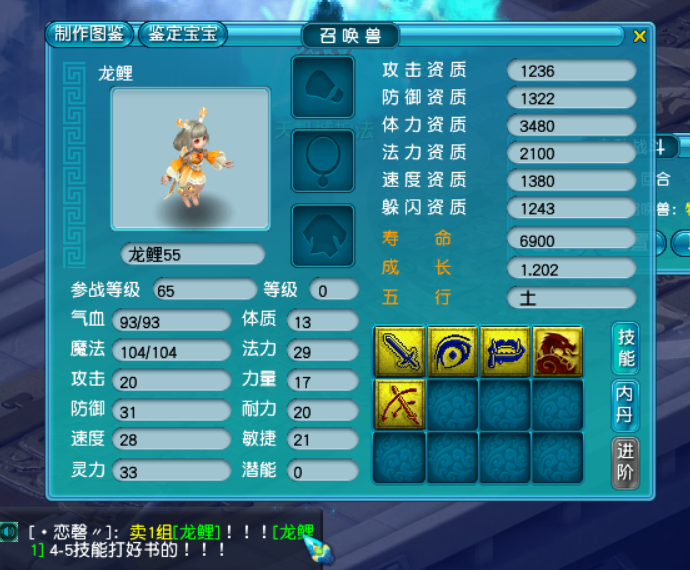
Task: Select the bow and arrow skill icon
Action: tap(399, 405)
